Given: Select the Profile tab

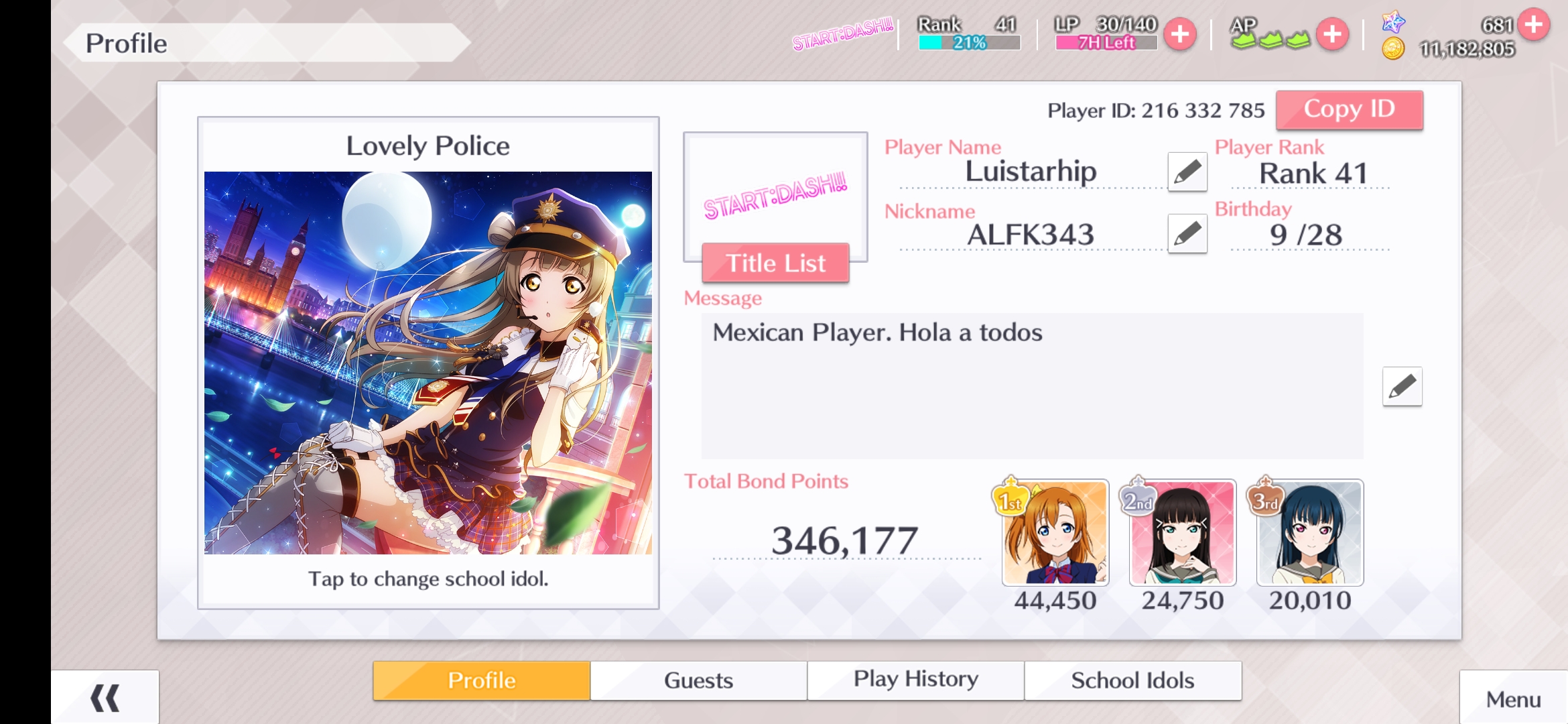Looking at the screenshot, I should tap(482, 680).
